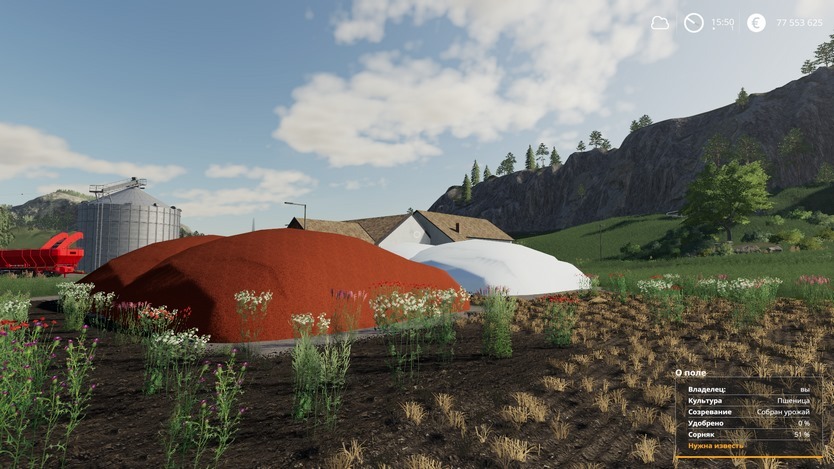Viewport: 834px width, 469px height.
Task: Open the euro money icon
Action: 756,22
